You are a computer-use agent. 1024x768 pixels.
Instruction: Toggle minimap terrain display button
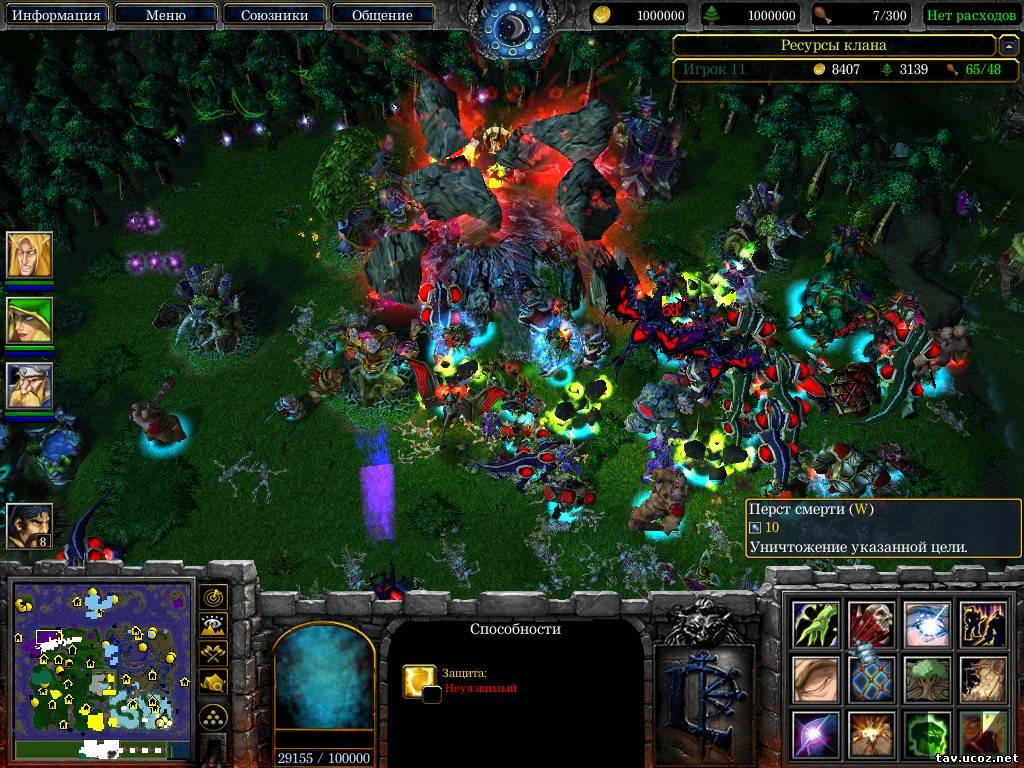pos(213,626)
